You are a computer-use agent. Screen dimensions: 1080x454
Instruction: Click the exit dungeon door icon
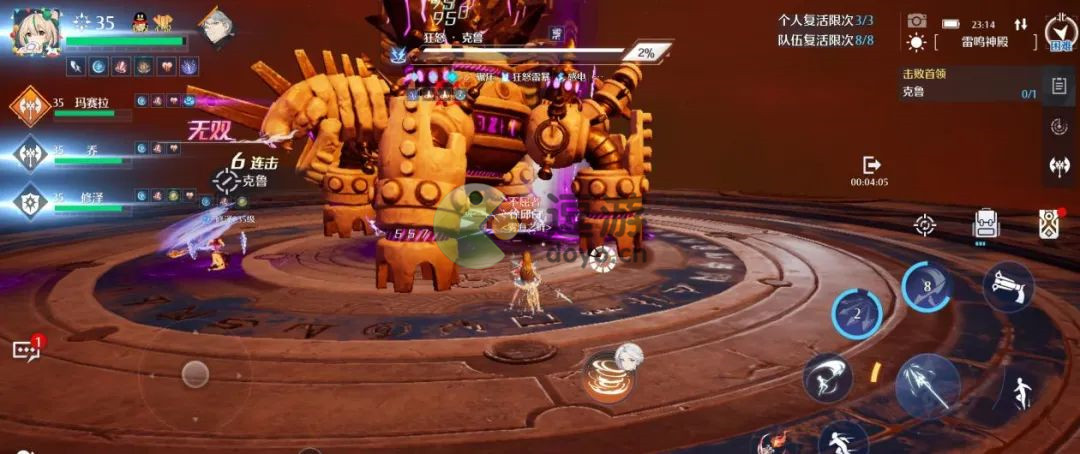pos(871,164)
